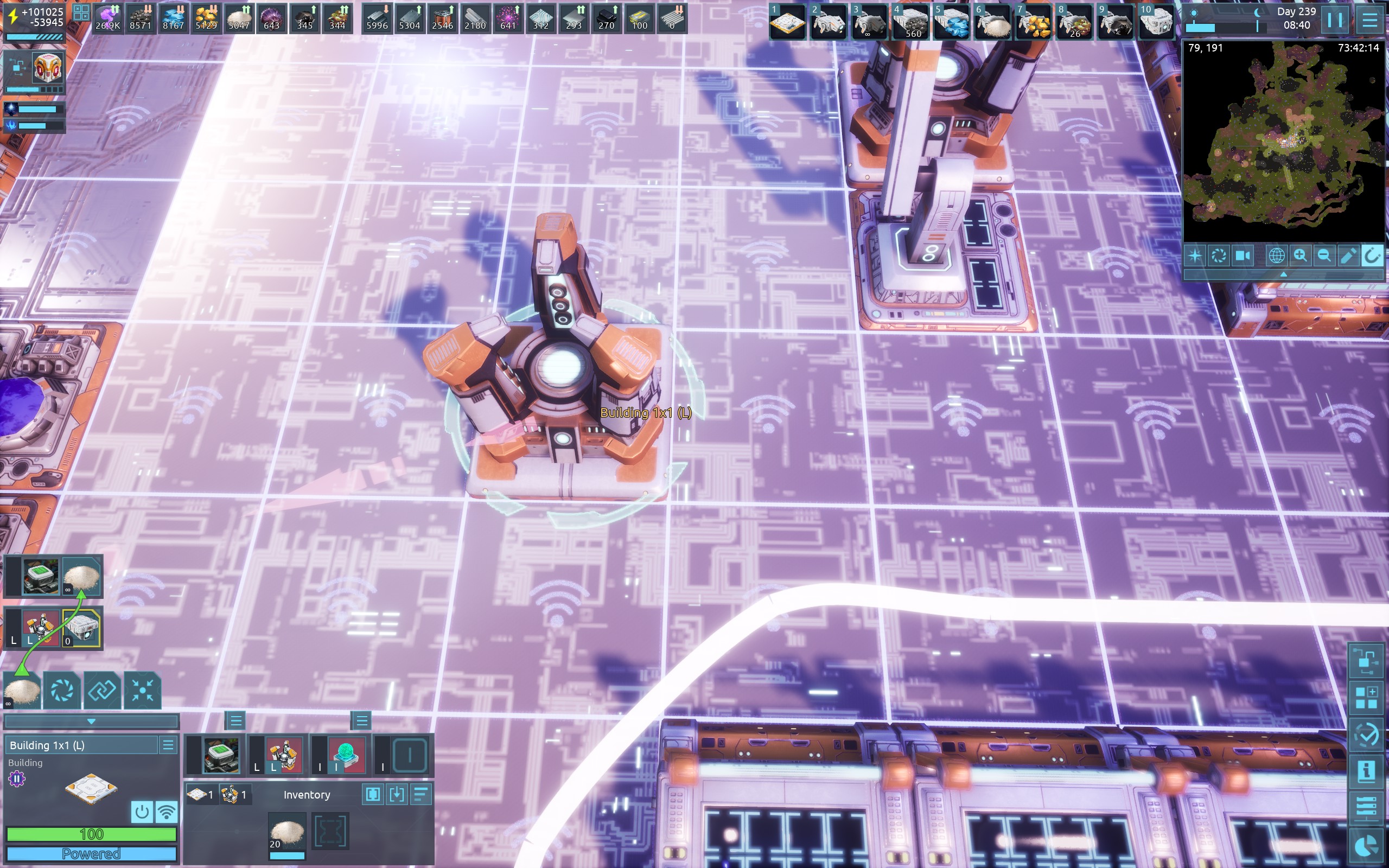Screen dimensions: 1389x868
Task: Collapse the panel with the down arrow bar
Action: [x=91, y=721]
